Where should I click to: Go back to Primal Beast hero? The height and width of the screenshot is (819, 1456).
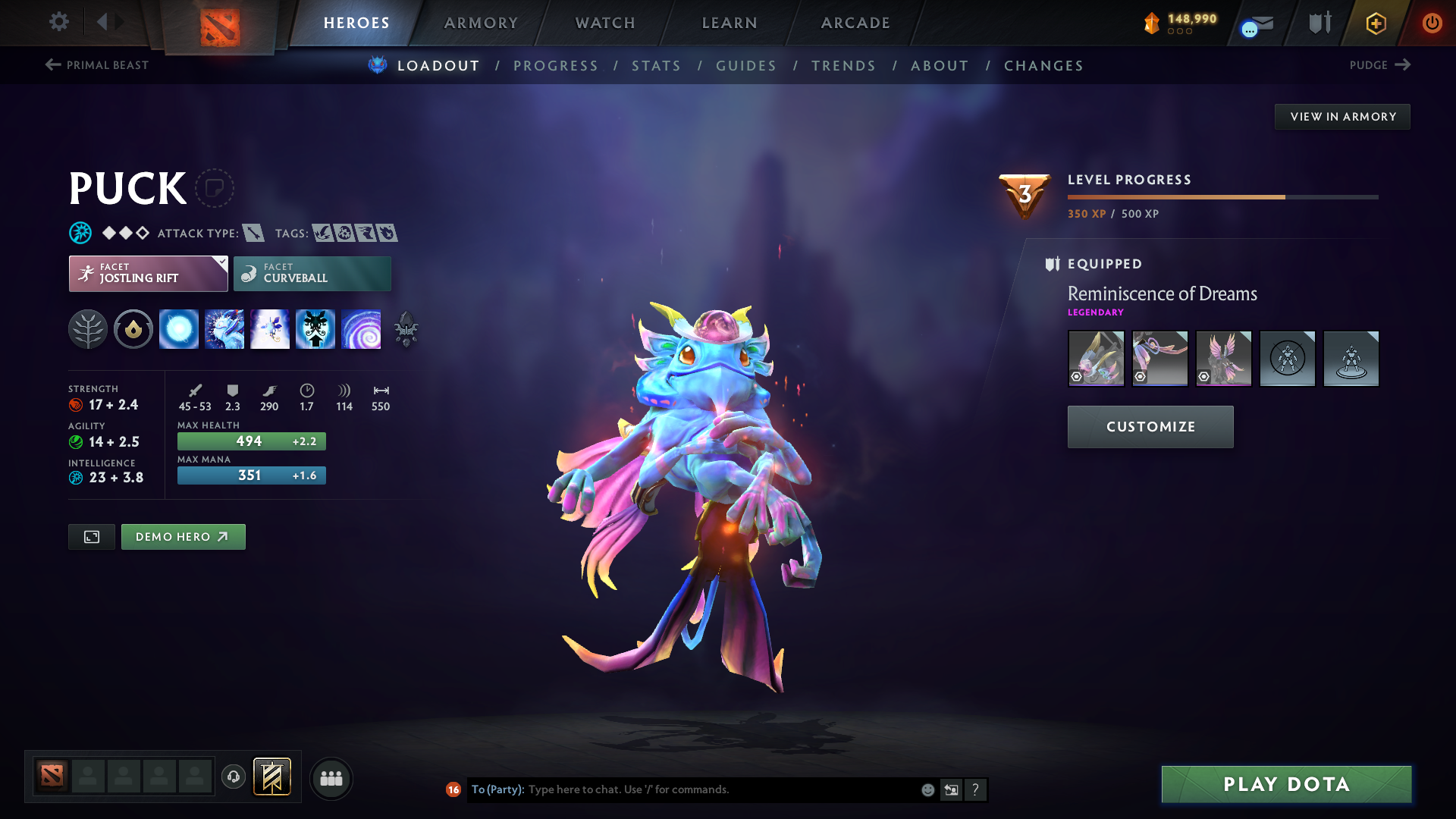coord(96,65)
